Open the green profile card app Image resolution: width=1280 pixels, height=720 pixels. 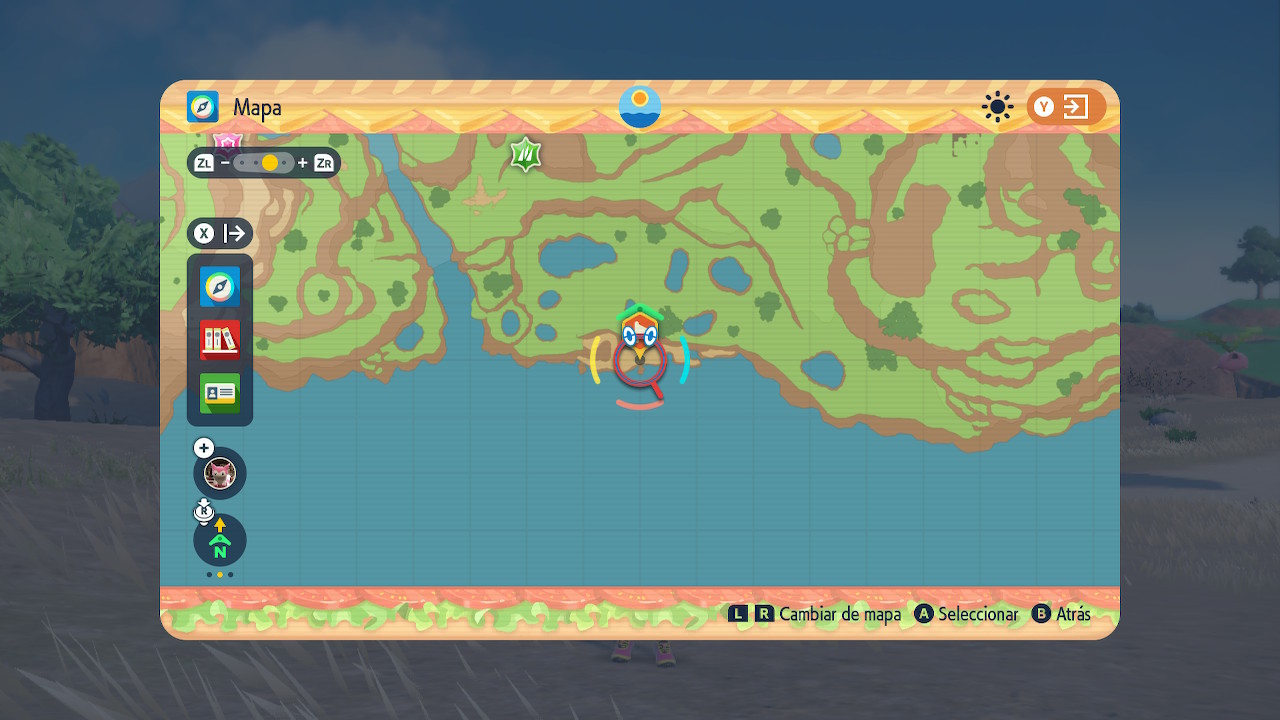220,393
